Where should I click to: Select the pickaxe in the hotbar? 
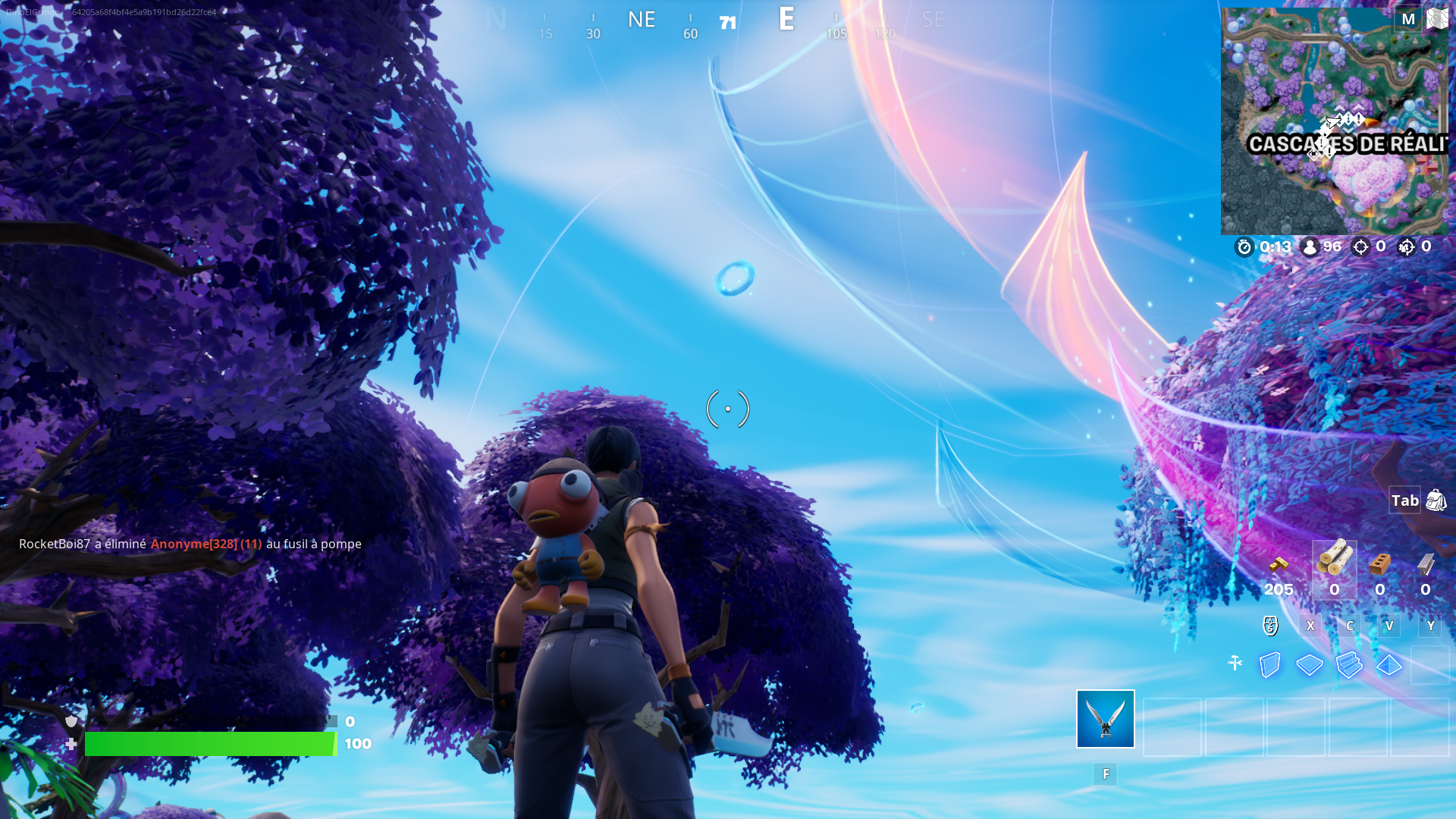coord(1104,719)
